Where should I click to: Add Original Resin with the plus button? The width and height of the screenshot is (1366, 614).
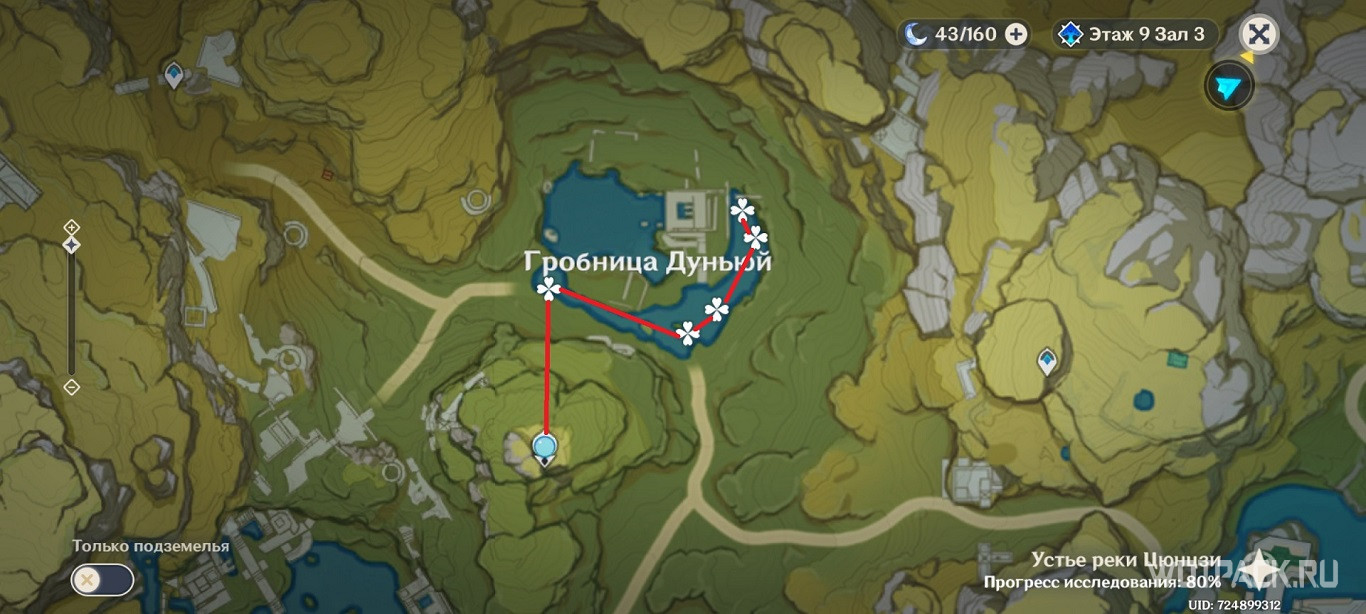pyautogui.click(x=1016, y=35)
